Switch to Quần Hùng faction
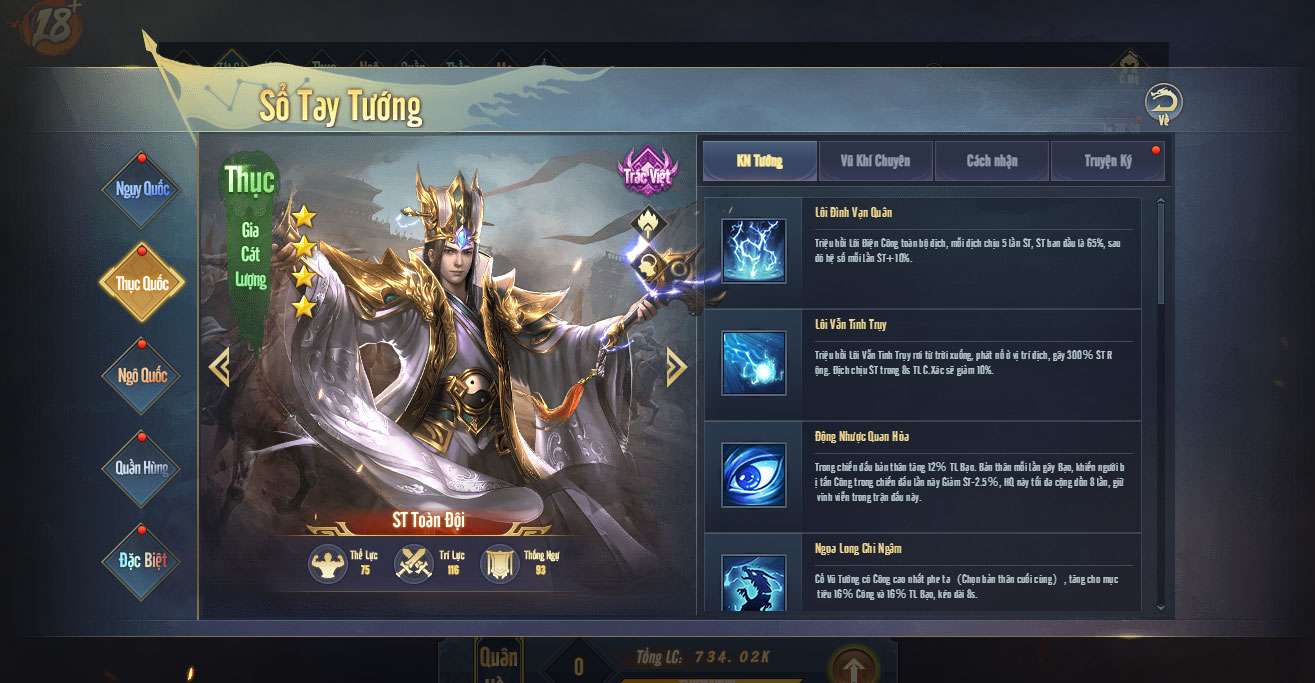Viewport: 1315px width, 683px height. (142, 468)
